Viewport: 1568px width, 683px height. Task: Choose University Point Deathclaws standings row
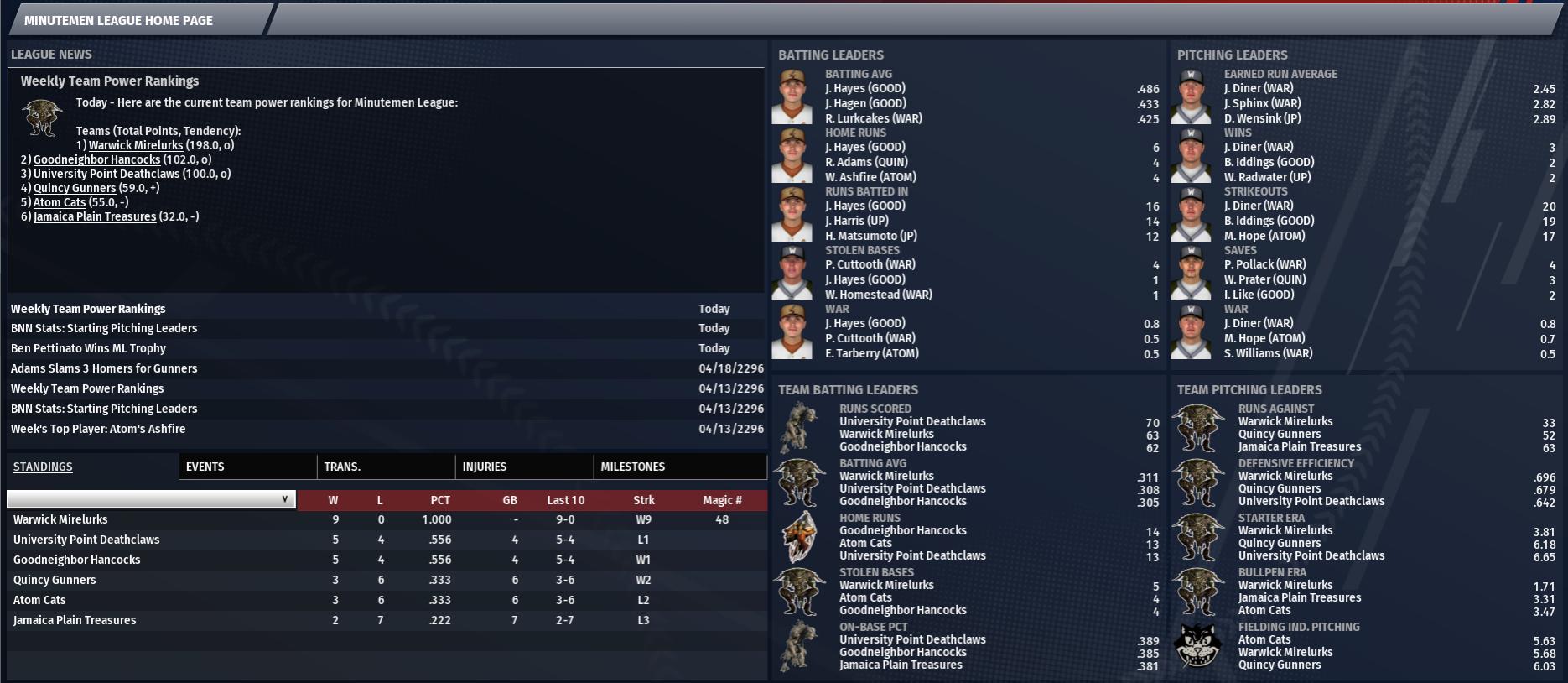[86, 540]
